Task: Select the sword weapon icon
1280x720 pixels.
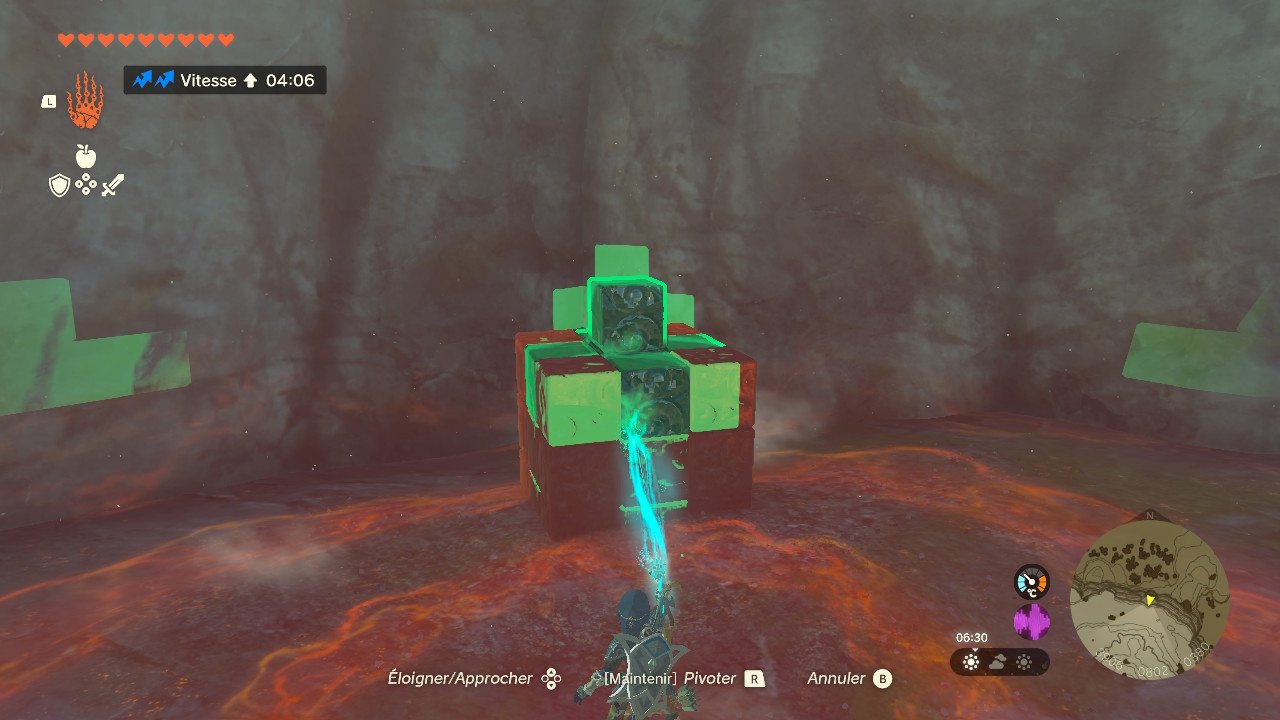Action: coord(112,185)
